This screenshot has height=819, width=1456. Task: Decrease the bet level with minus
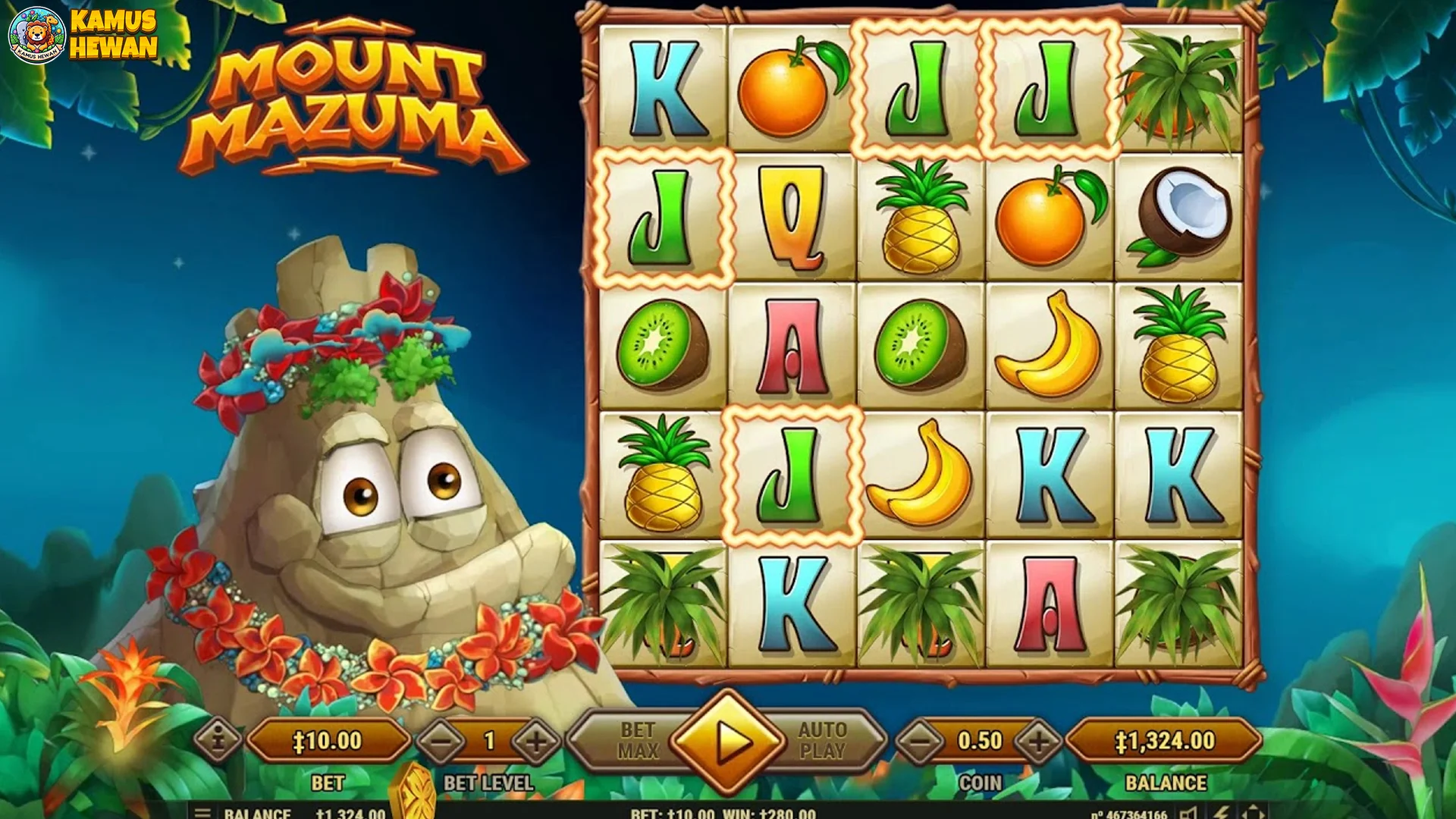(x=440, y=739)
